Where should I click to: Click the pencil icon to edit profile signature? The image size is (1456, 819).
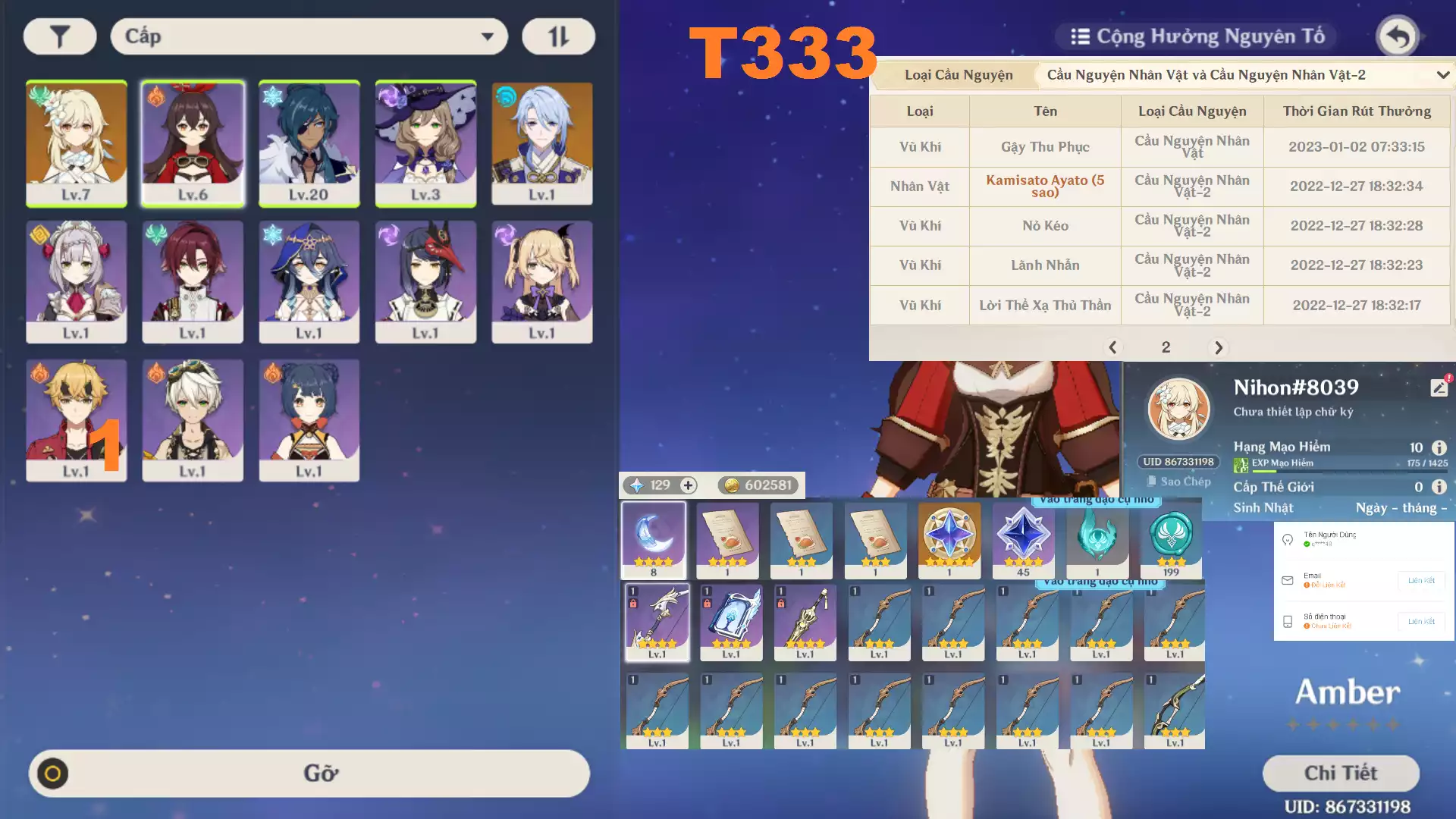[x=1439, y=387]
